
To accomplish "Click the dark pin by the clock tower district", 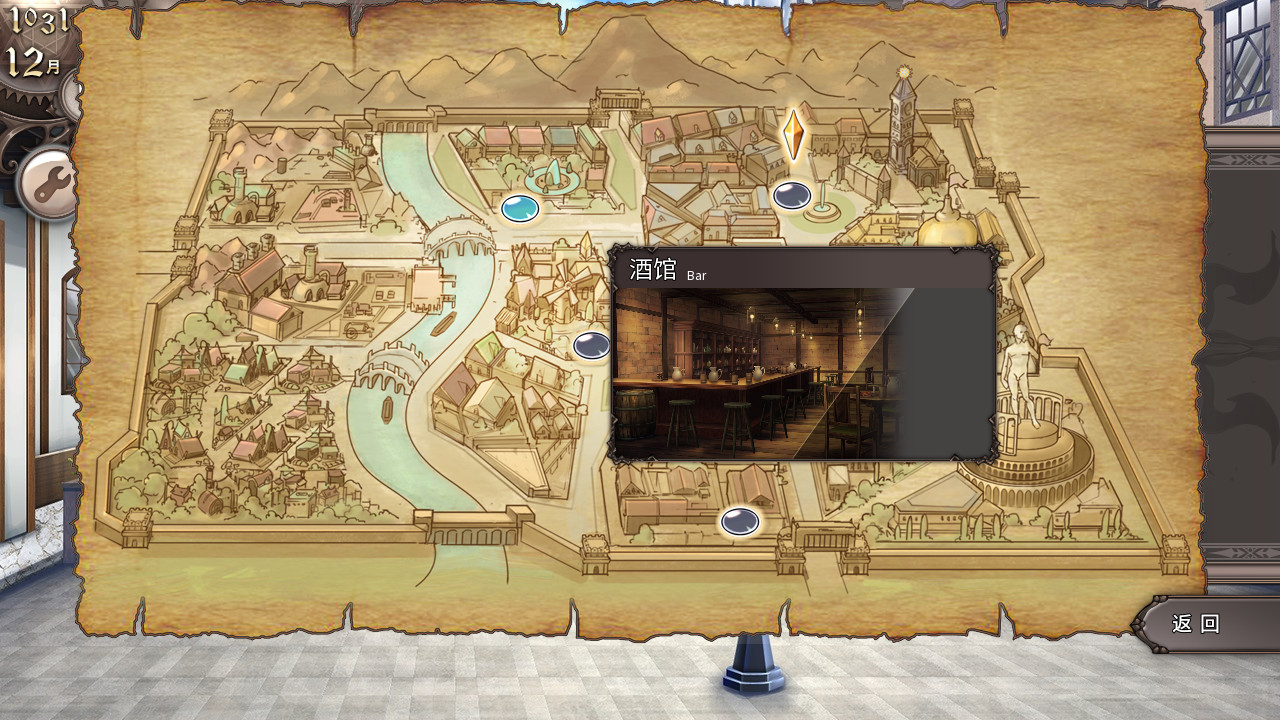I will point(790,195).
